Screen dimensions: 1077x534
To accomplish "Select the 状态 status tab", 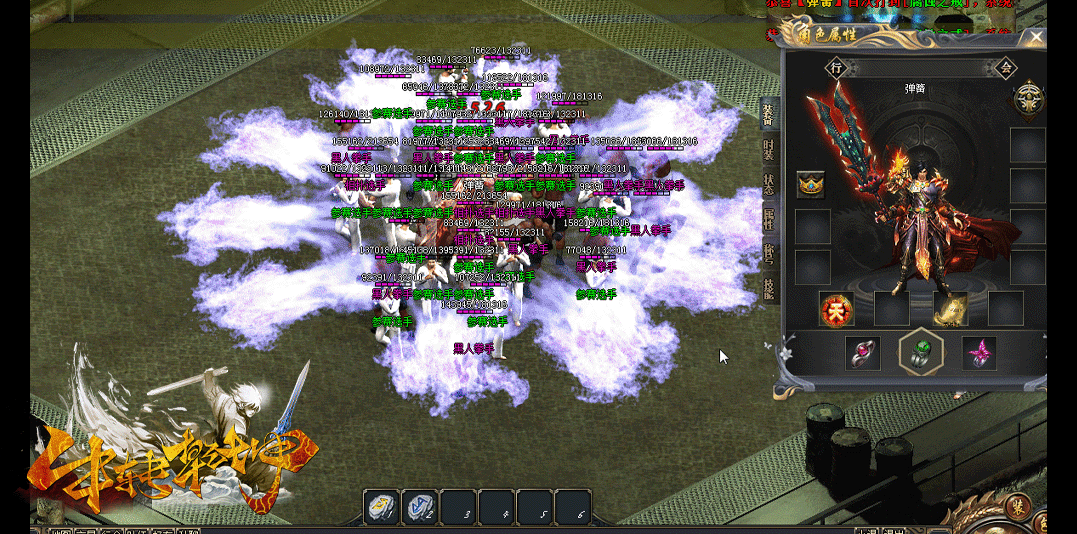I will 768,184.
